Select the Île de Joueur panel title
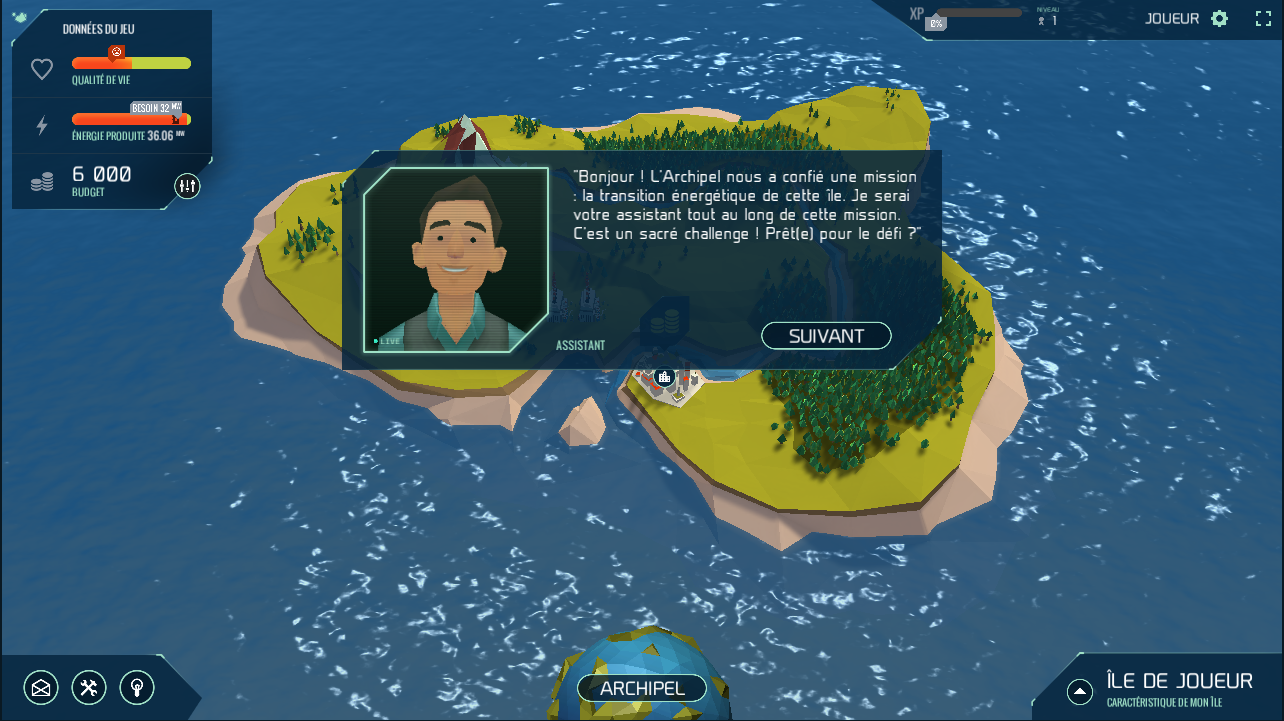The image size is (1284, 721). coord(1179,681)
